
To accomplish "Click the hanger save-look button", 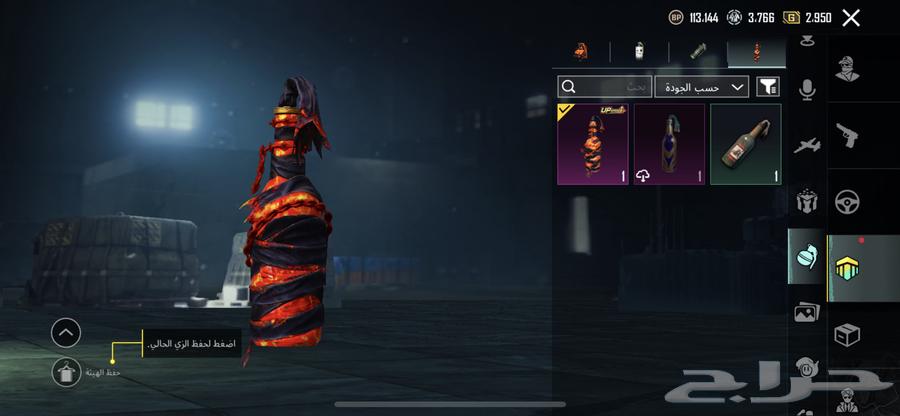I will (x=66, y=372).
